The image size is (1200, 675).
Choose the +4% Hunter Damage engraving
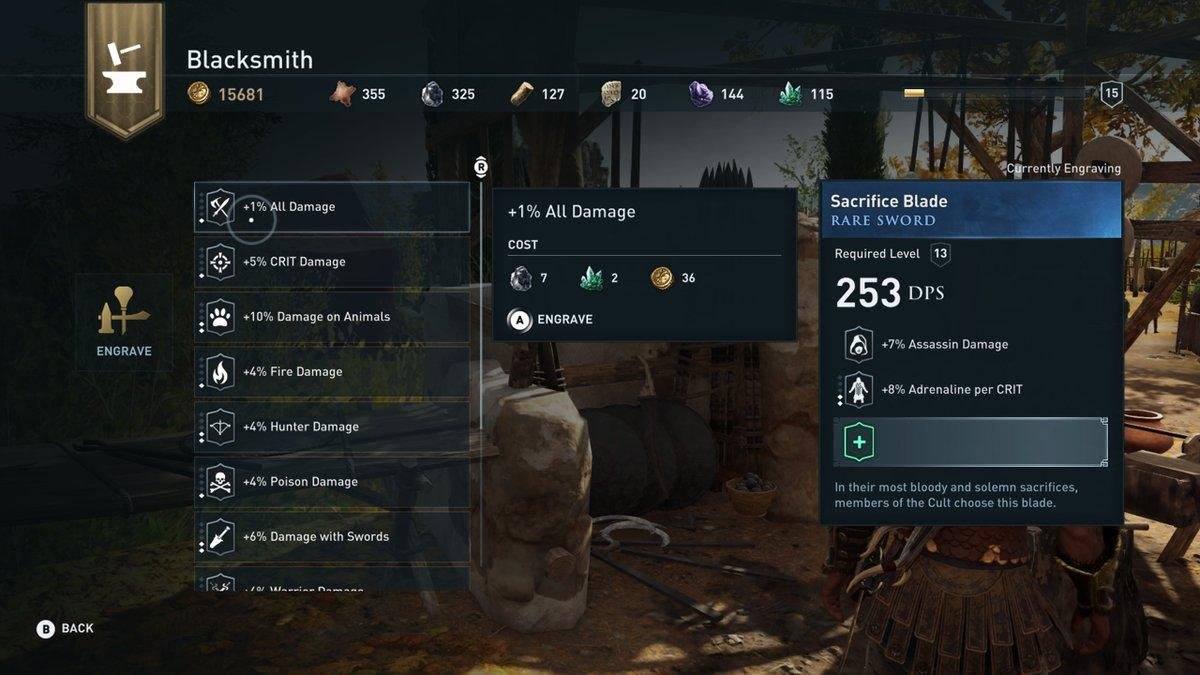tap(331, 427)
